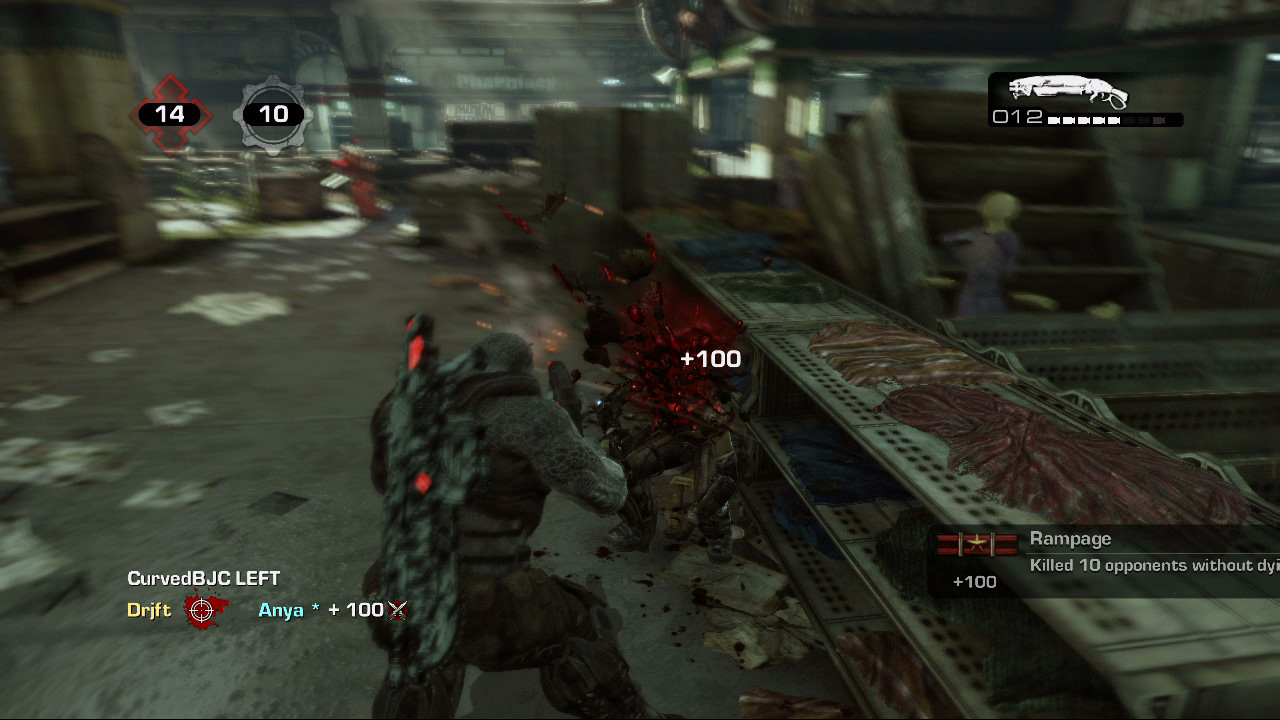
Task: Click the red Locust team emblem
Action: [170, 115]
